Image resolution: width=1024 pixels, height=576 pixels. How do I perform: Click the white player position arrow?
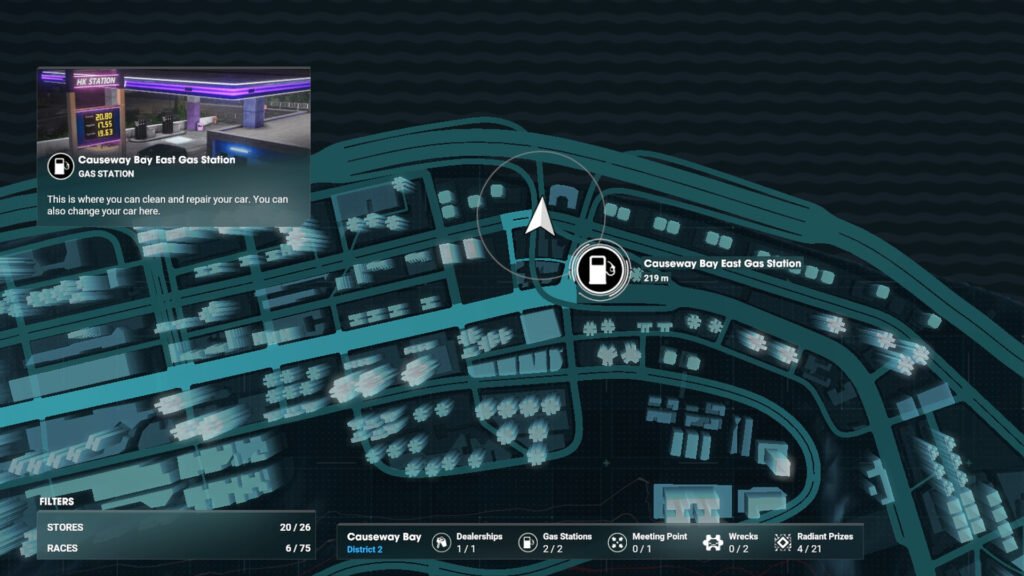540,217
